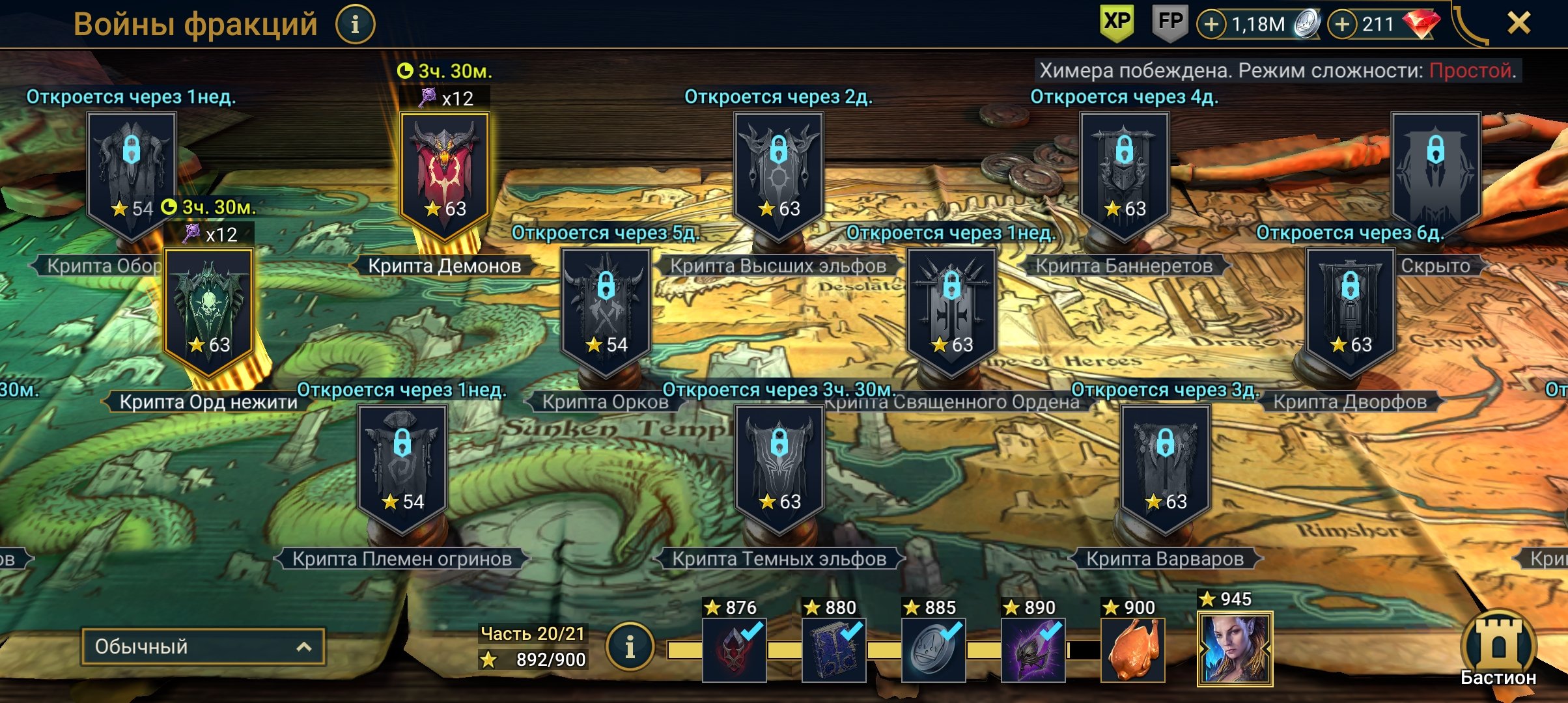Screen dimensions: 1568x703
Task: Show info next to Войны фракций title
Action: click(355, 25)
